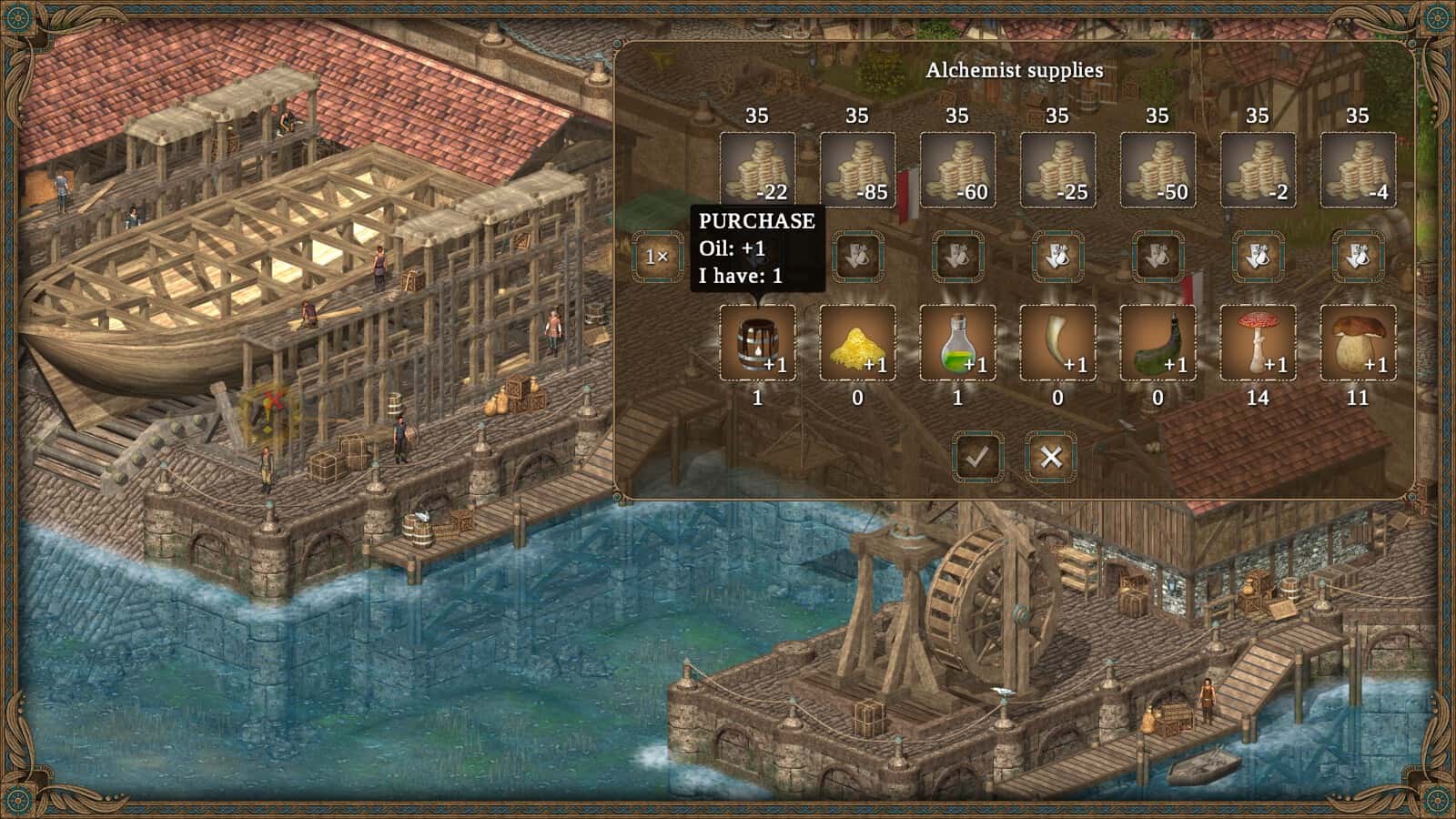Click the sell icon under the -25 price
1456x819 pixels.
1060,257
